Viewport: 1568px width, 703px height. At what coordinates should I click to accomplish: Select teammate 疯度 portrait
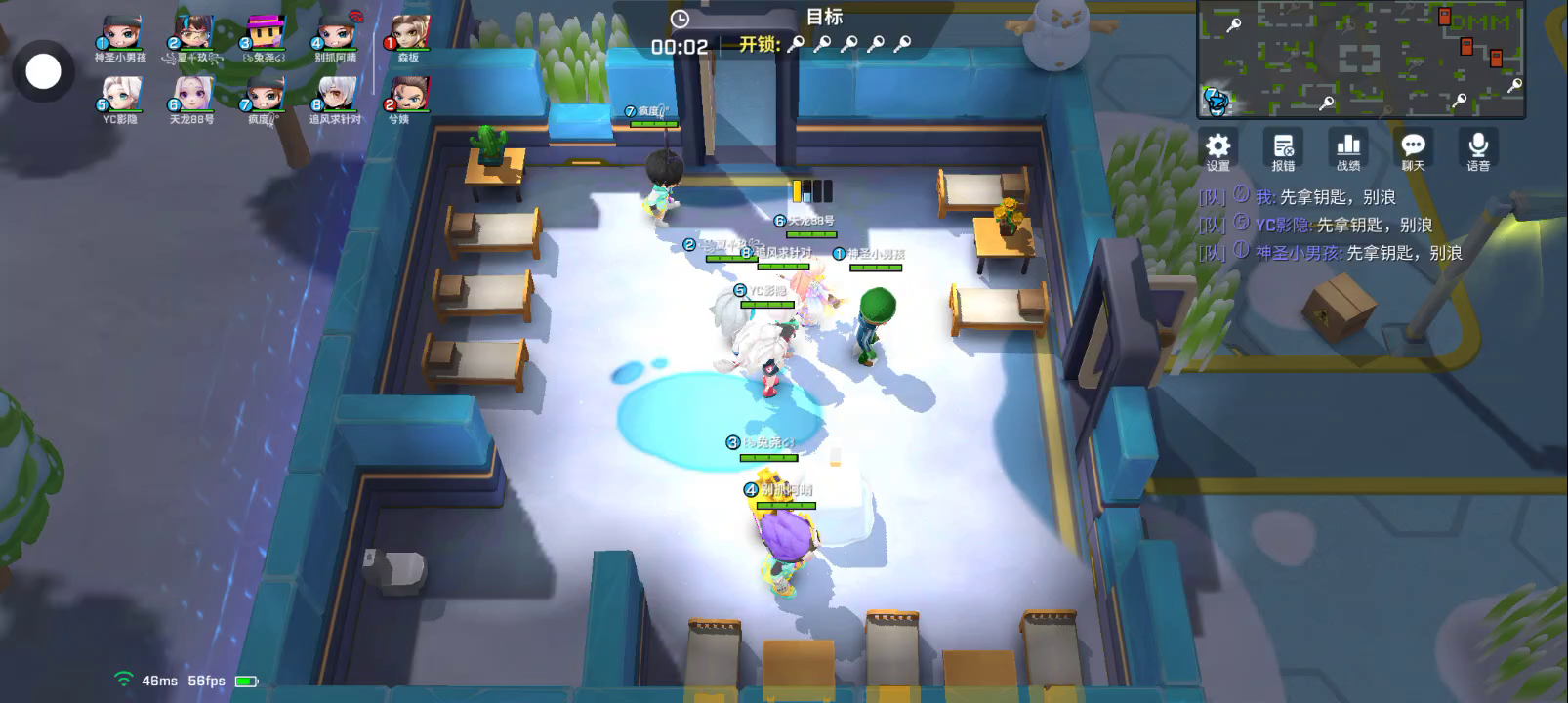pyautogui.click(x=264, y=96)
